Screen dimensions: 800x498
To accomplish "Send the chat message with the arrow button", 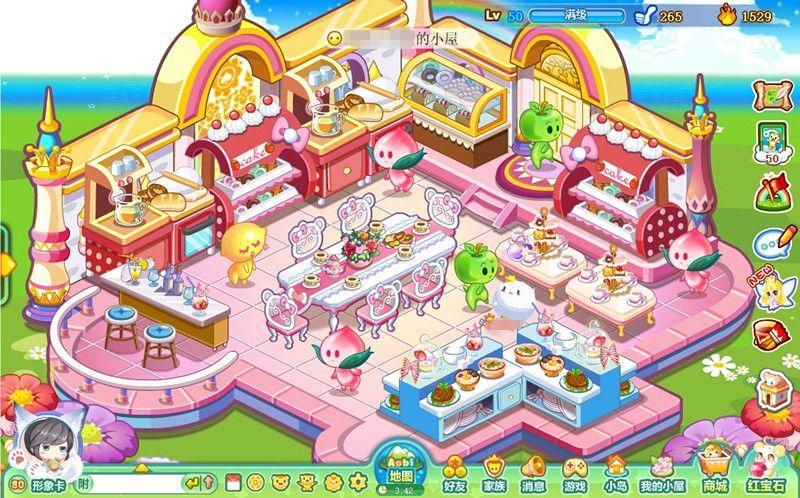I will 193,484.
